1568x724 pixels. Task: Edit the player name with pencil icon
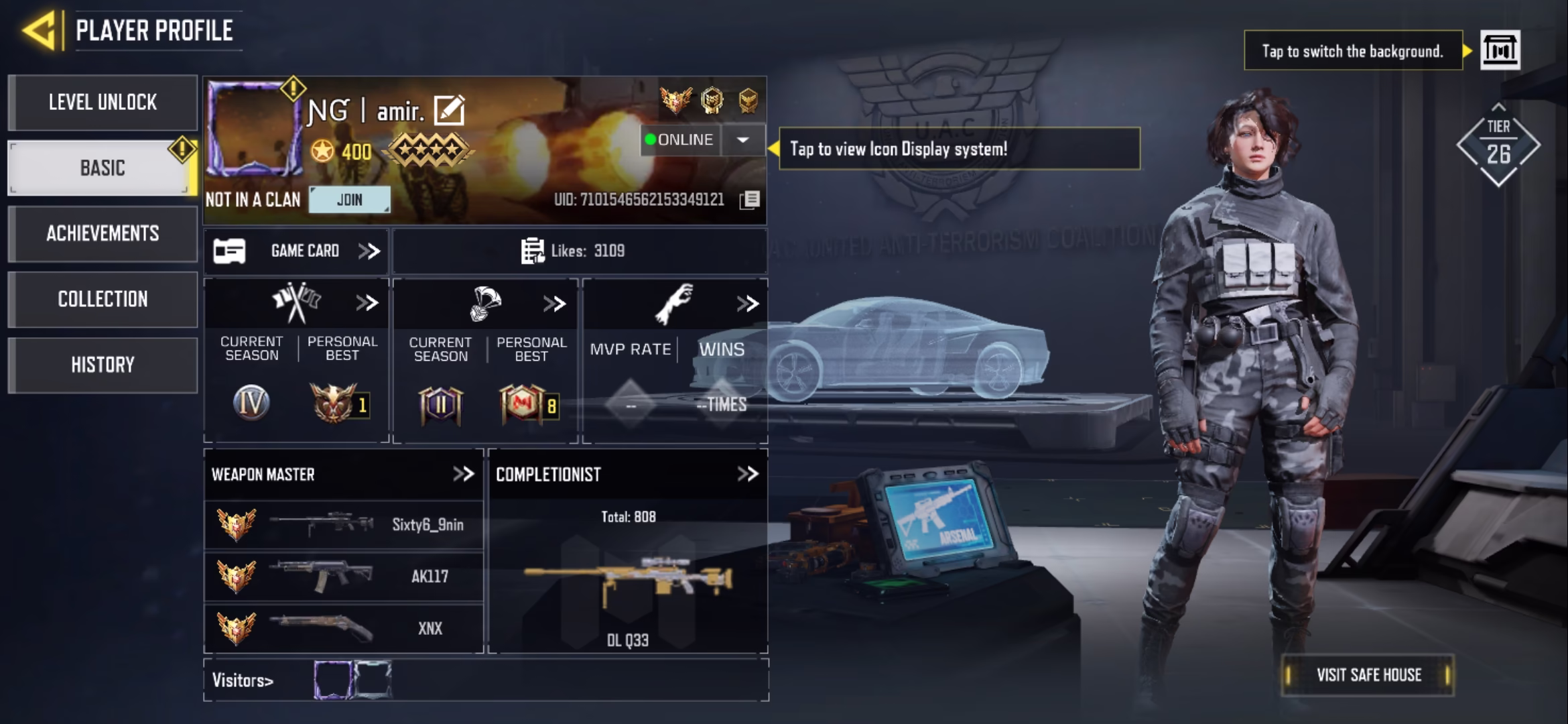[x=449, y=111]
